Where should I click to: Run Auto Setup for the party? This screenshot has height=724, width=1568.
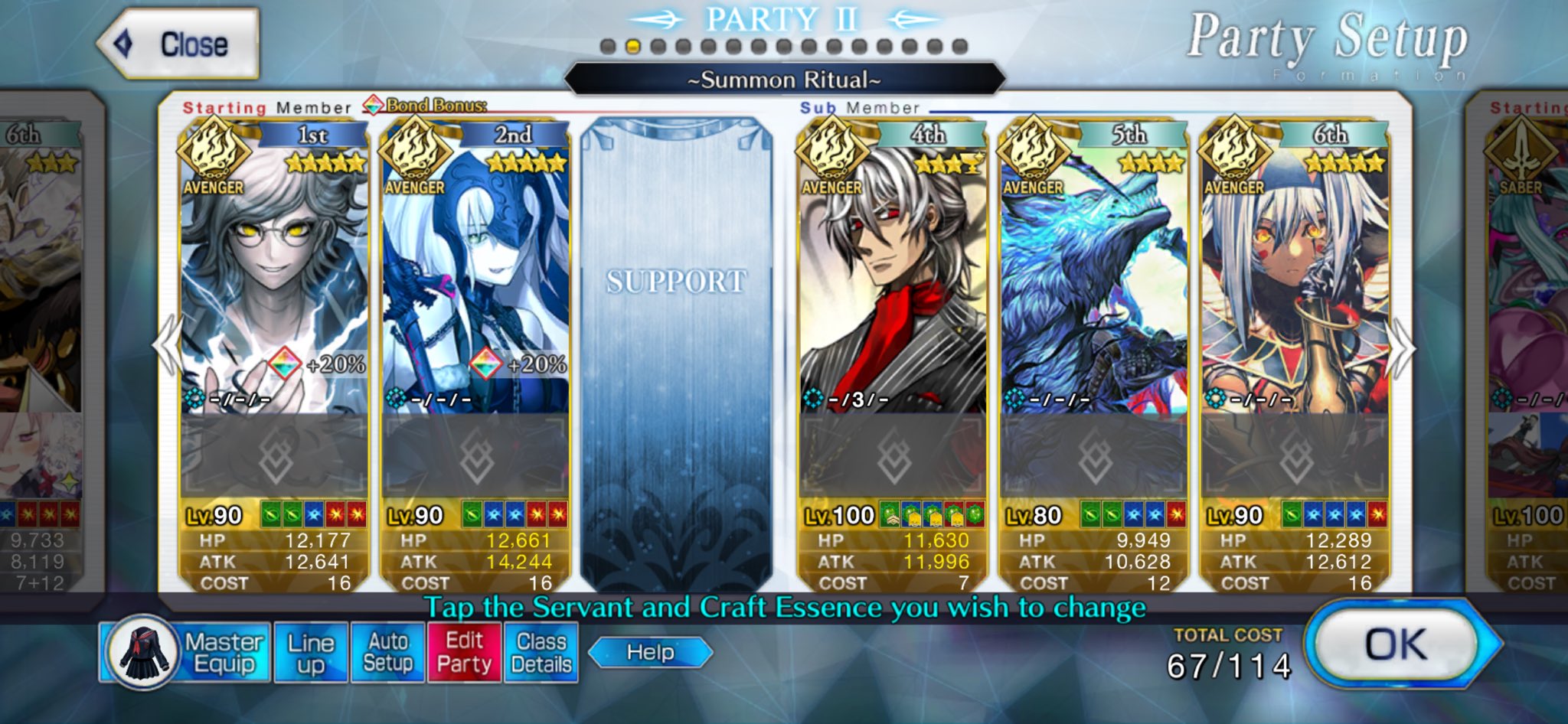388,653
